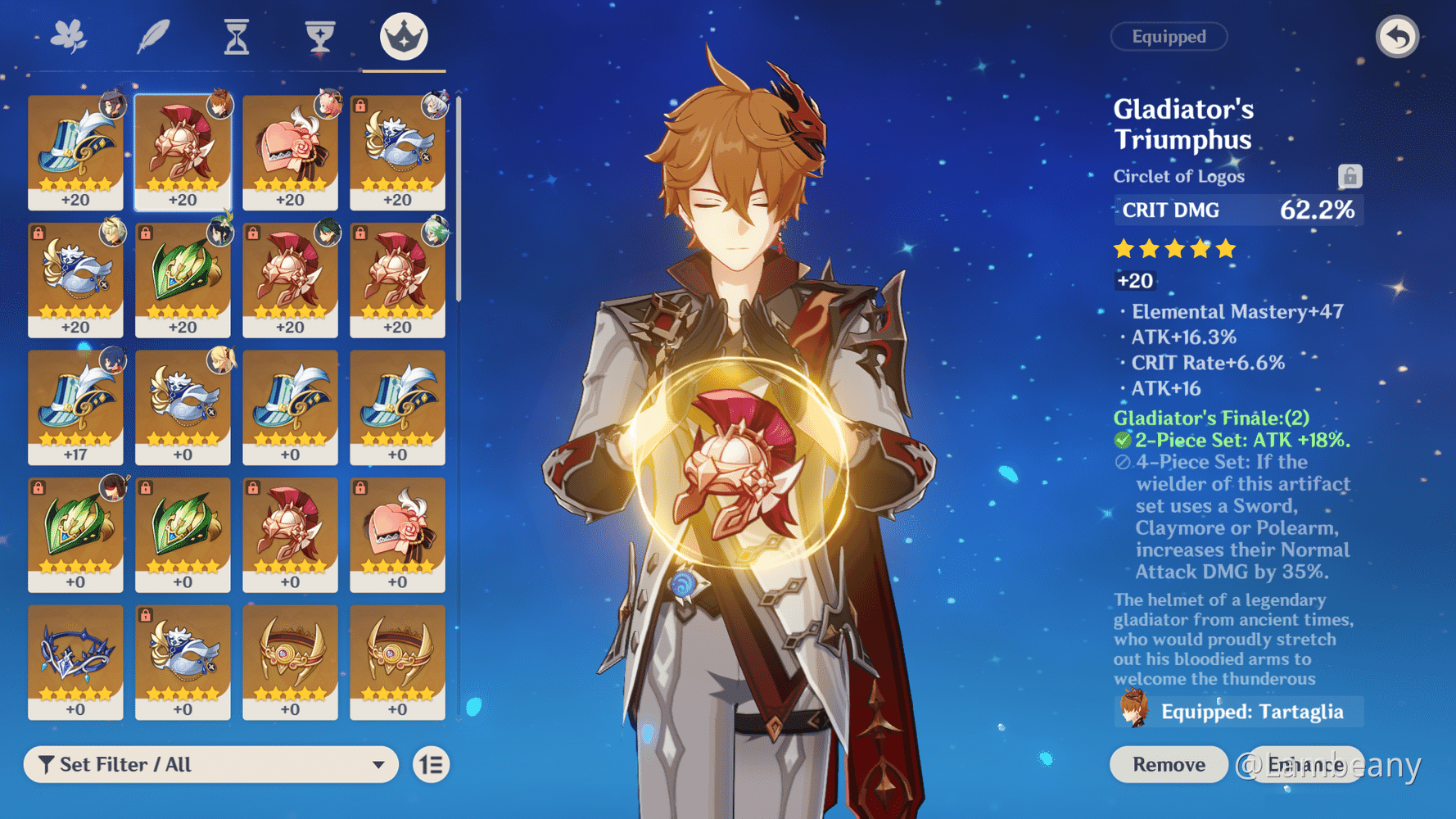Select the Sands of Eon hourglass icon

(236, 36)
